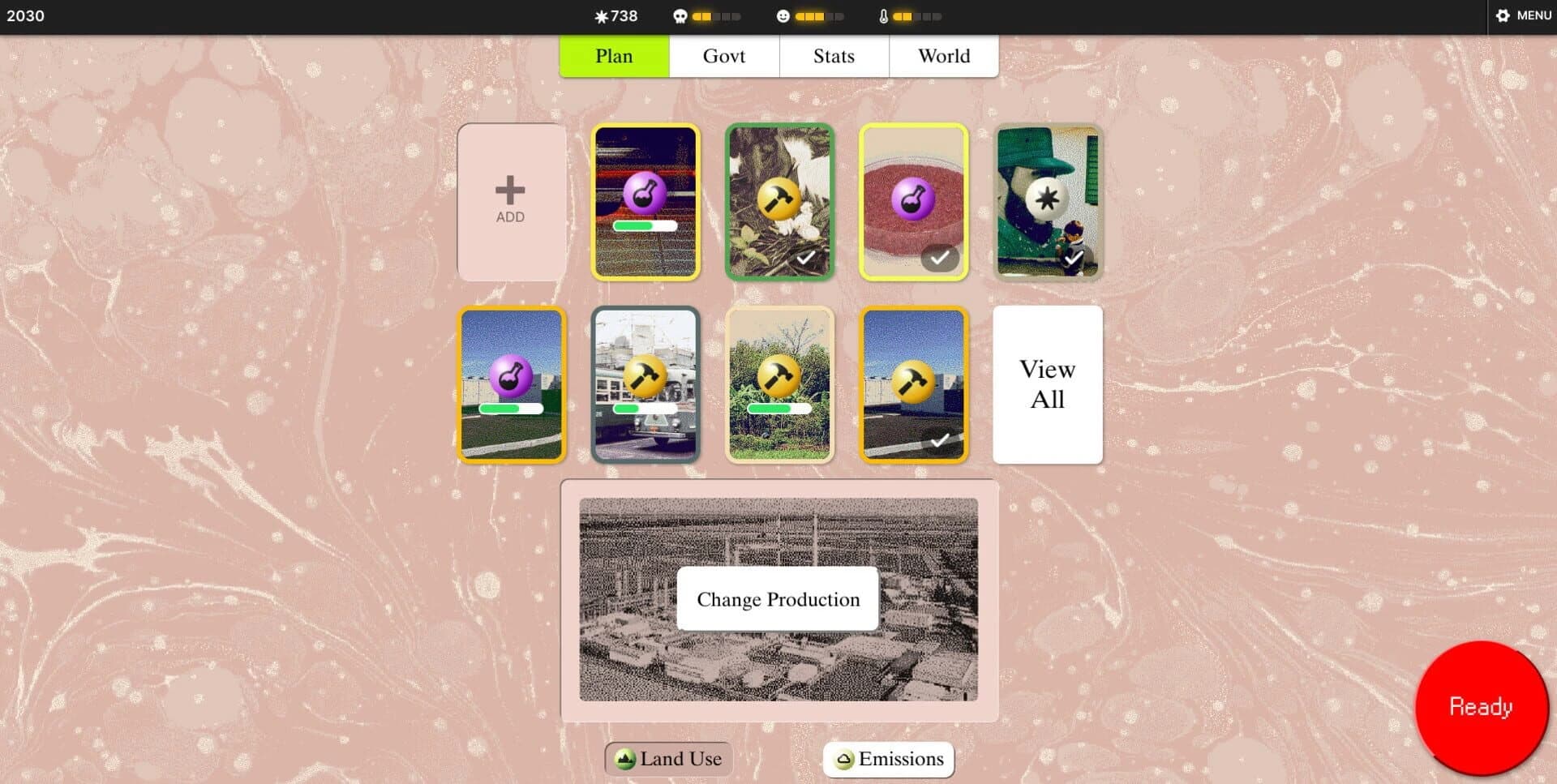Click the checkmark on the cultured meat card
This screenshot has width=1557, height=784.
tap(941, 257)
